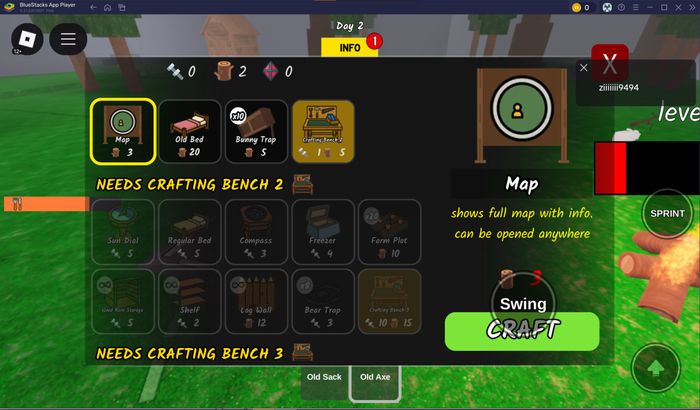
Task: Select the locked Sun Dial recipe
Action: click(x=123, y=231)
